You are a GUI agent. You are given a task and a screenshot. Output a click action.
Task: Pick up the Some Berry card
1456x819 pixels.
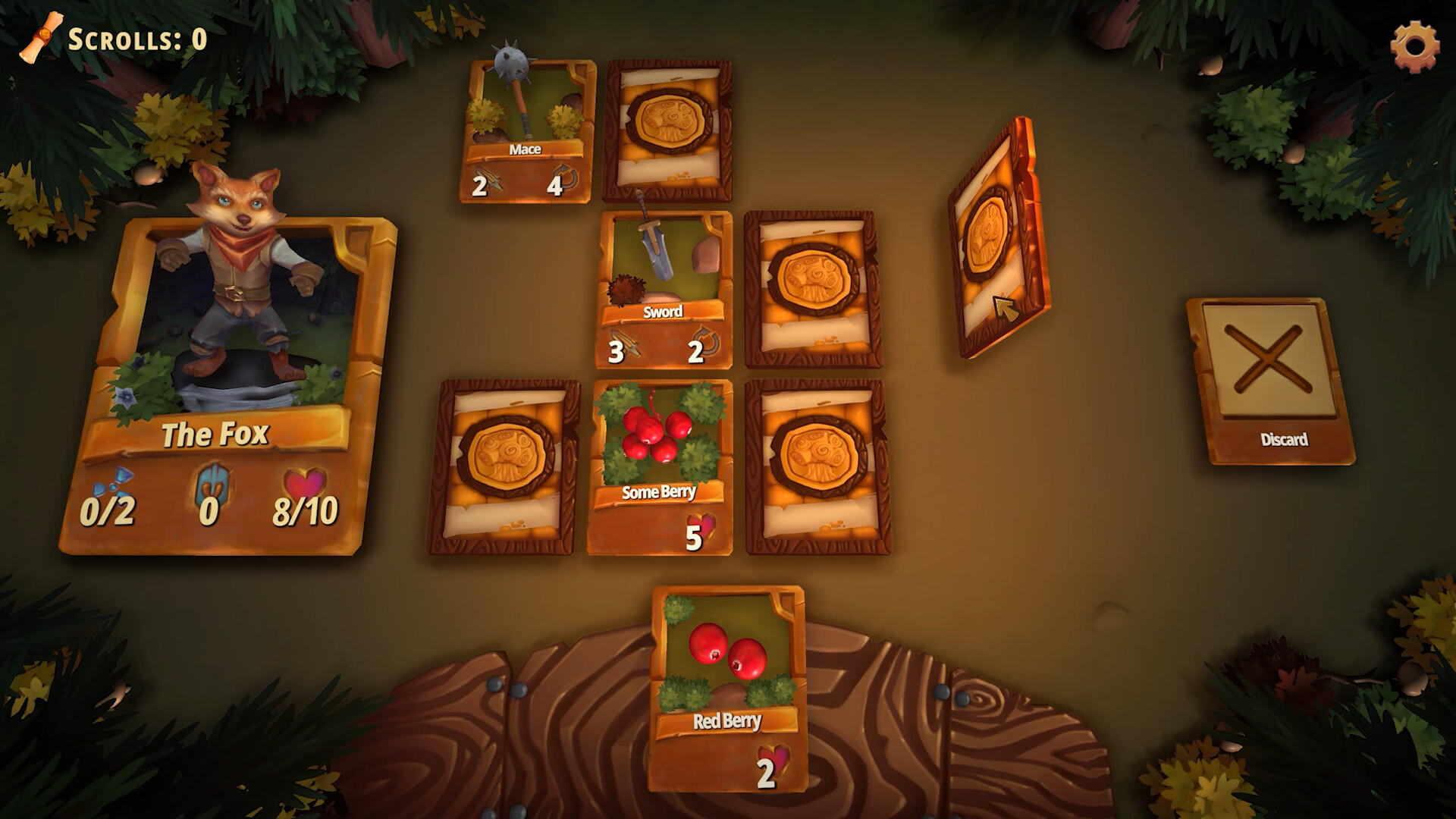[660, 447]
